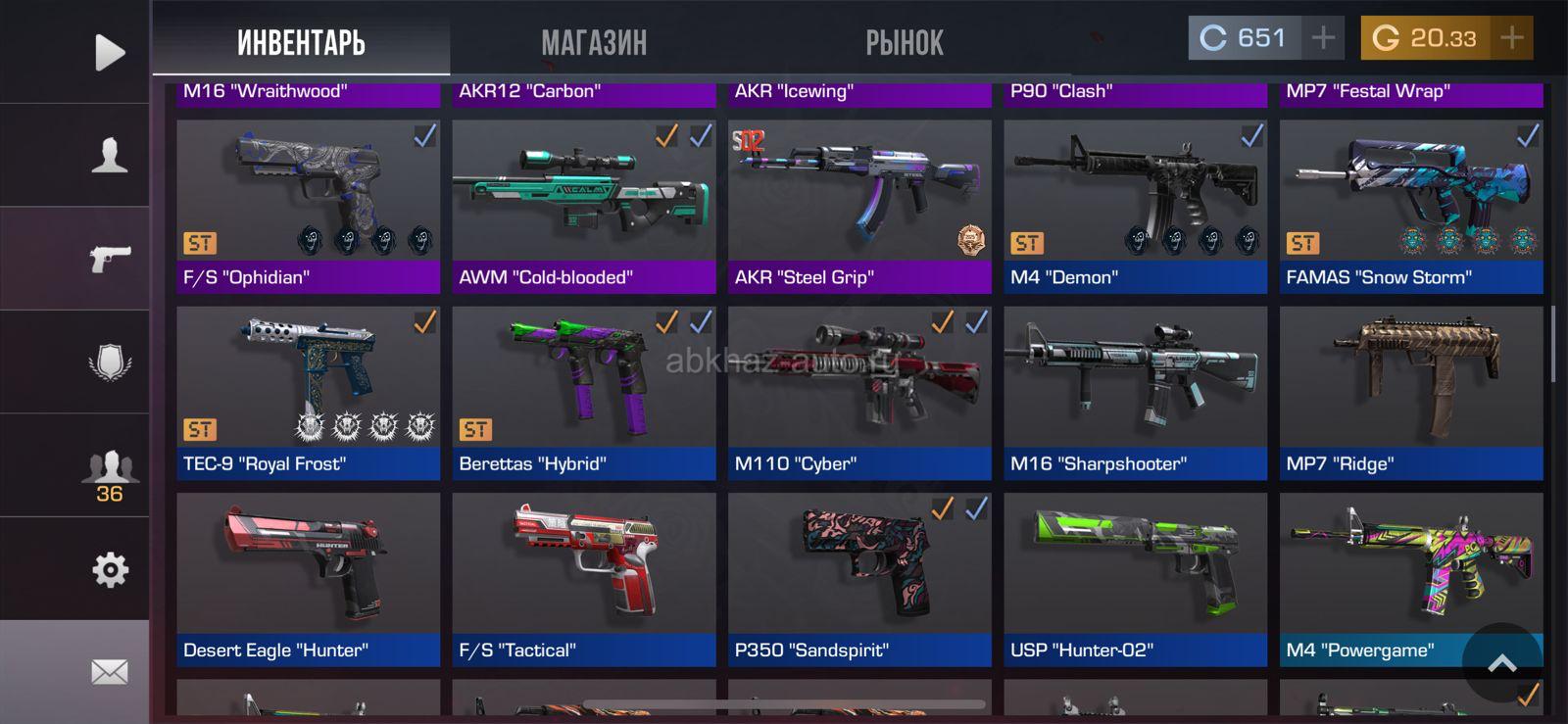Open the Рынок tab
Image resolution: width=1568 pixels, height=724 pixels.
pyautogui.click(x=904, y=42)
